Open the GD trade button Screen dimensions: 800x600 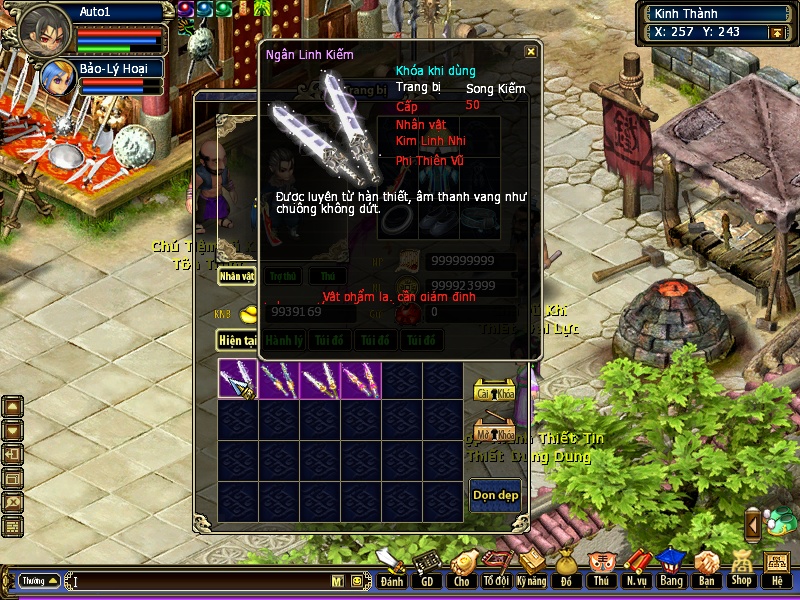427,567
